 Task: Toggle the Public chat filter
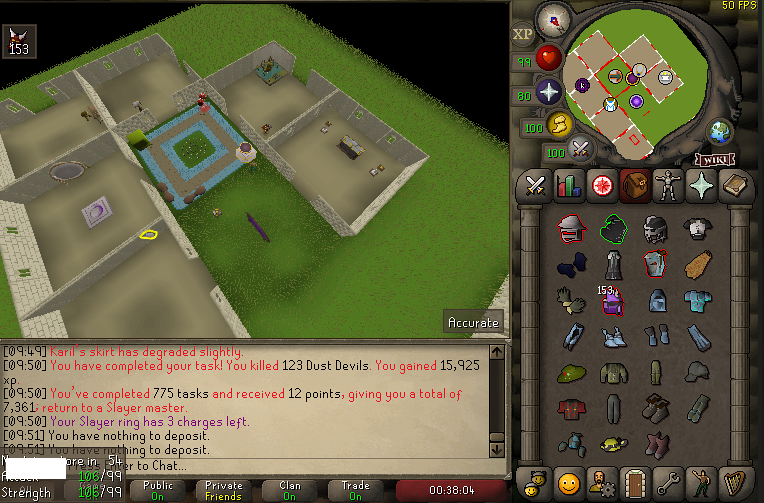158,490
